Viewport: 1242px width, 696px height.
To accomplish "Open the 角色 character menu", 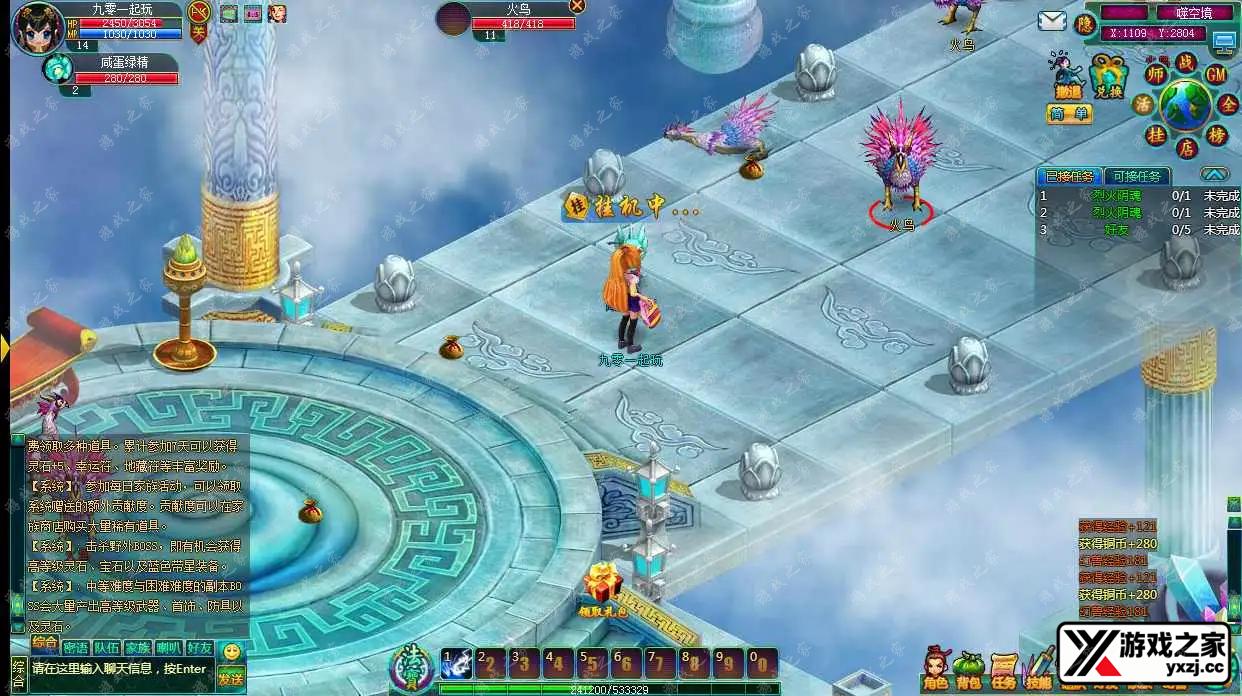I will tap(936, 670).
